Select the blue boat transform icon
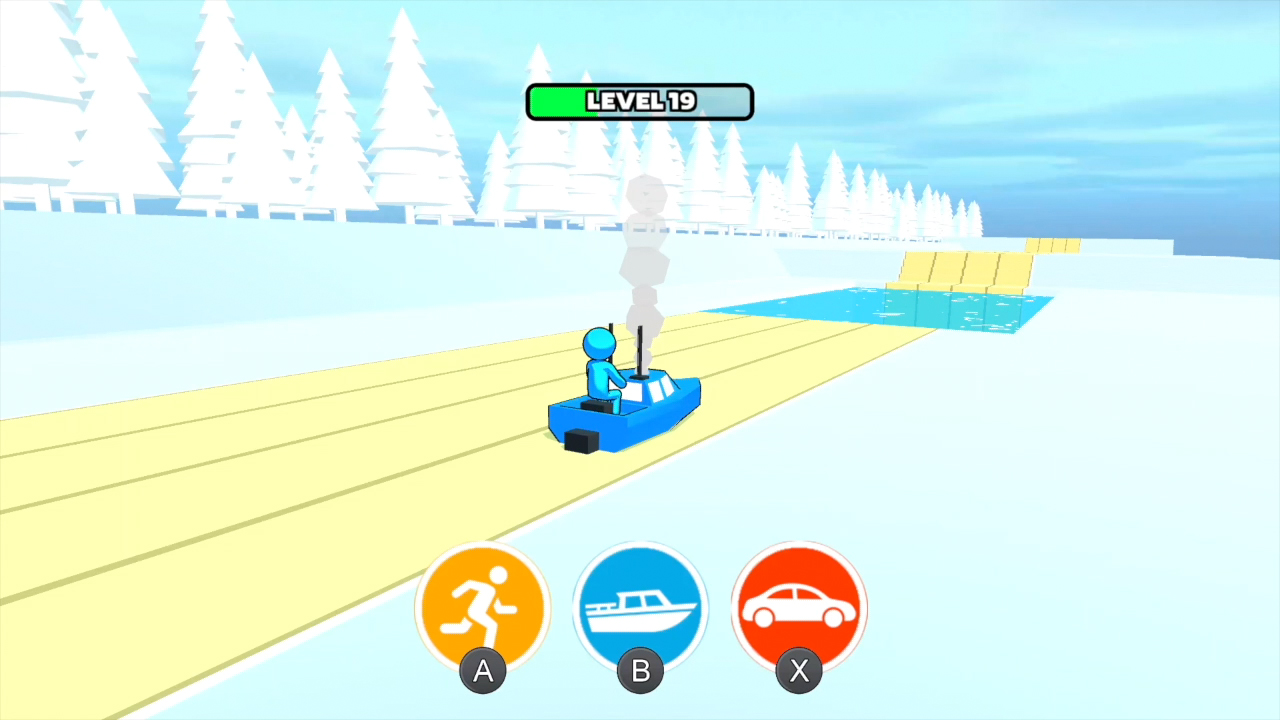Screen dimensions: 1280x720 click(x=640, y=605)
